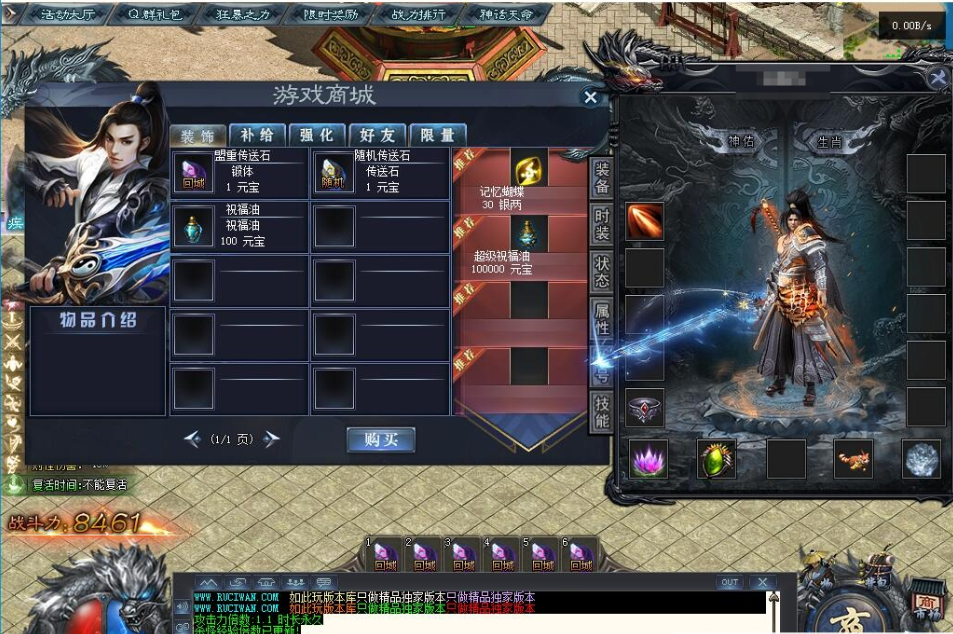Open the 生肖 zodiac button
This screenshot has height=634, width=953.
point(829,142)
